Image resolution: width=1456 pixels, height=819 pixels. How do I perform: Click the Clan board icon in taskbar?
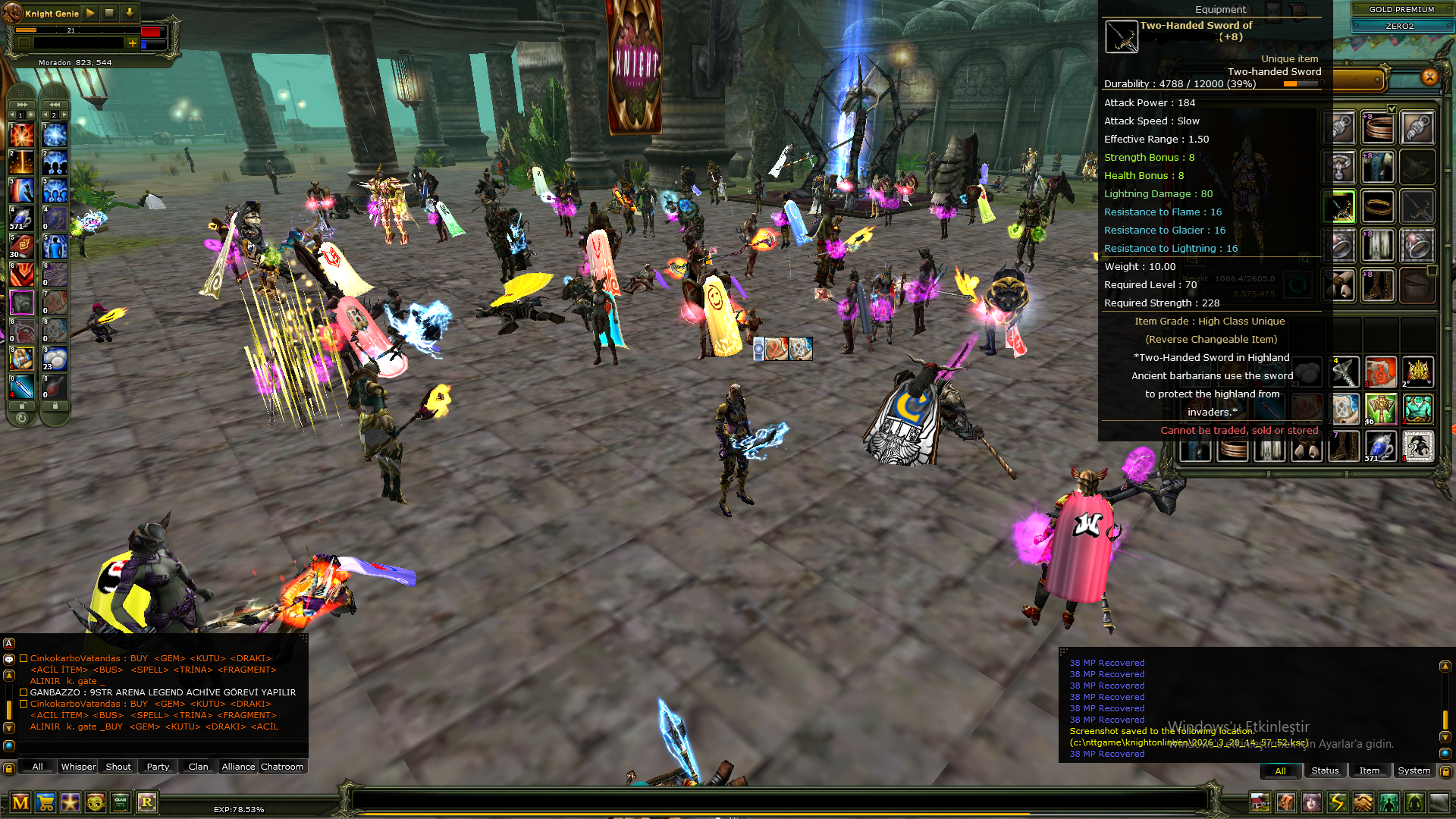[119, 801]
